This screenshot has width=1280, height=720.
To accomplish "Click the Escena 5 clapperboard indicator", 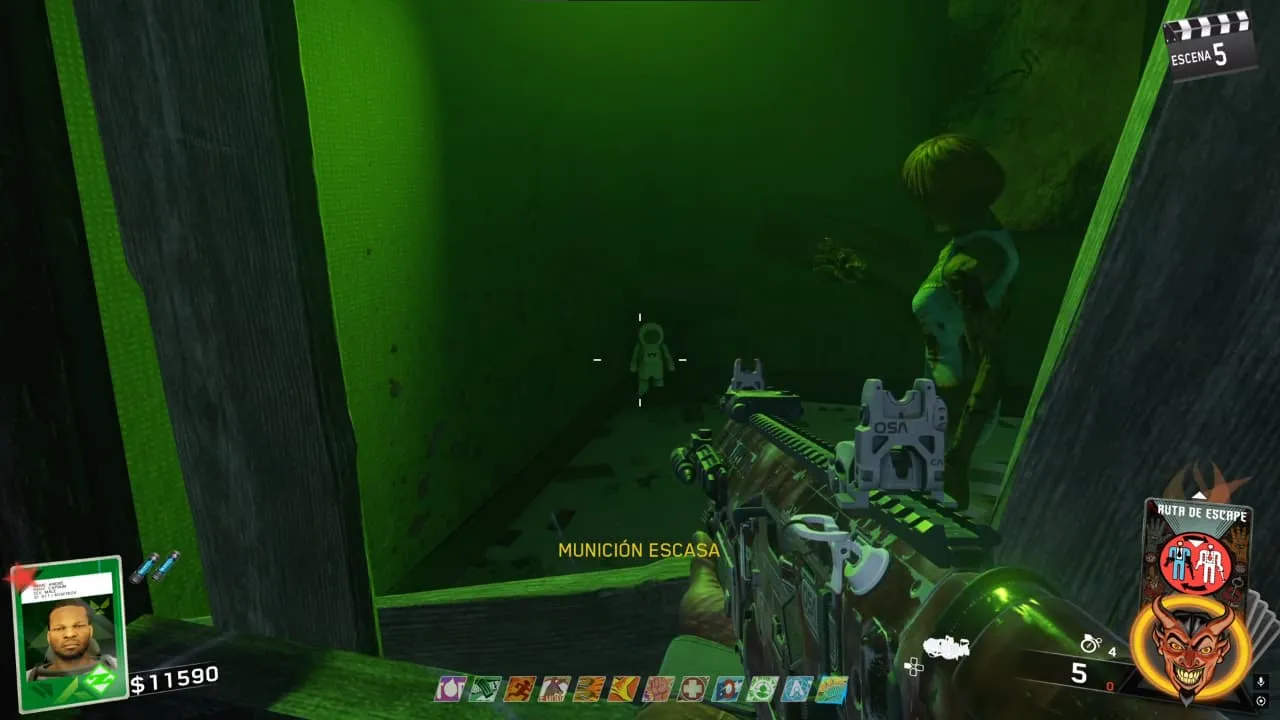I will [1210, 45].
